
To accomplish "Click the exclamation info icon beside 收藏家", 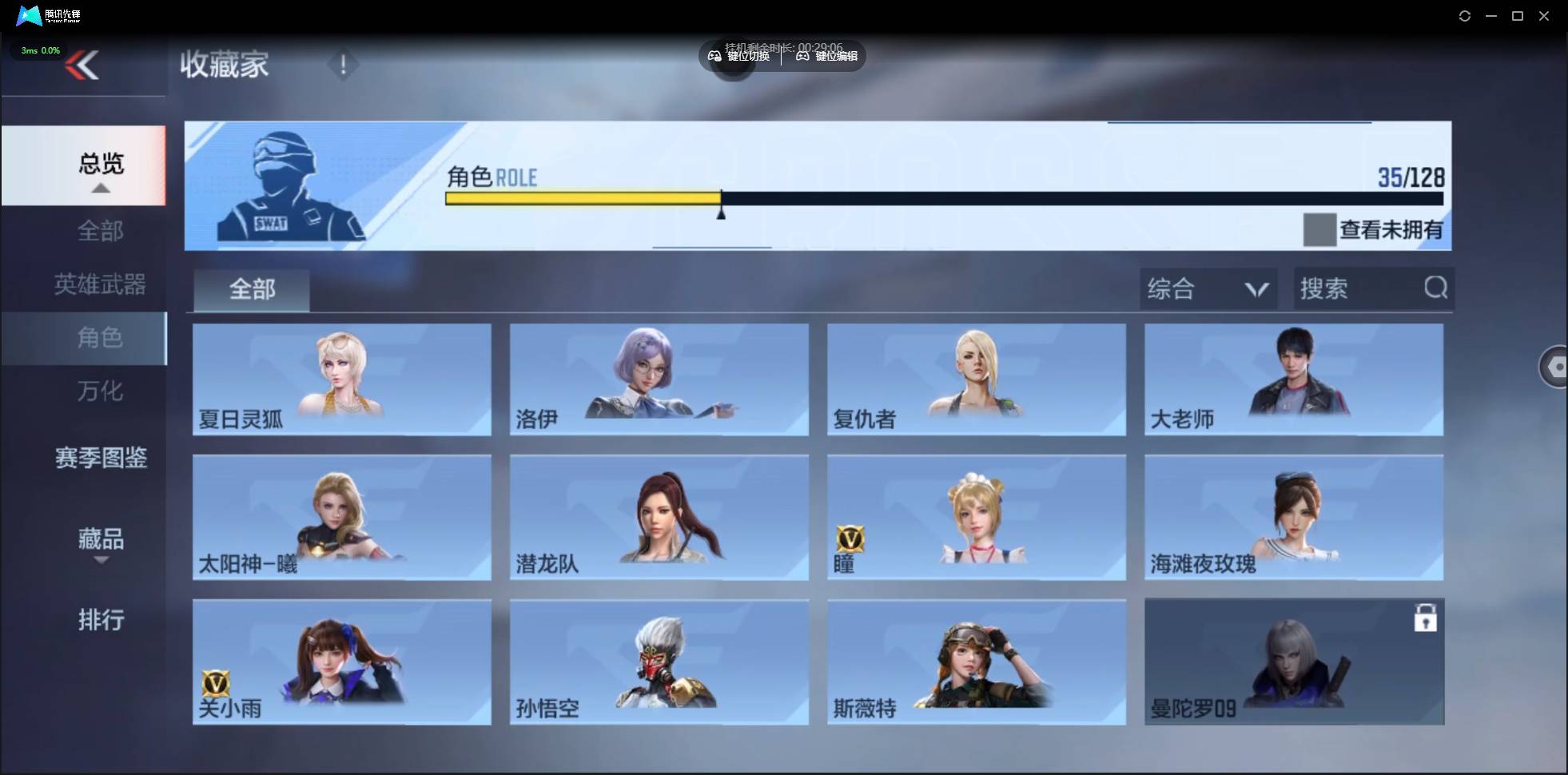I will [344, 65].
